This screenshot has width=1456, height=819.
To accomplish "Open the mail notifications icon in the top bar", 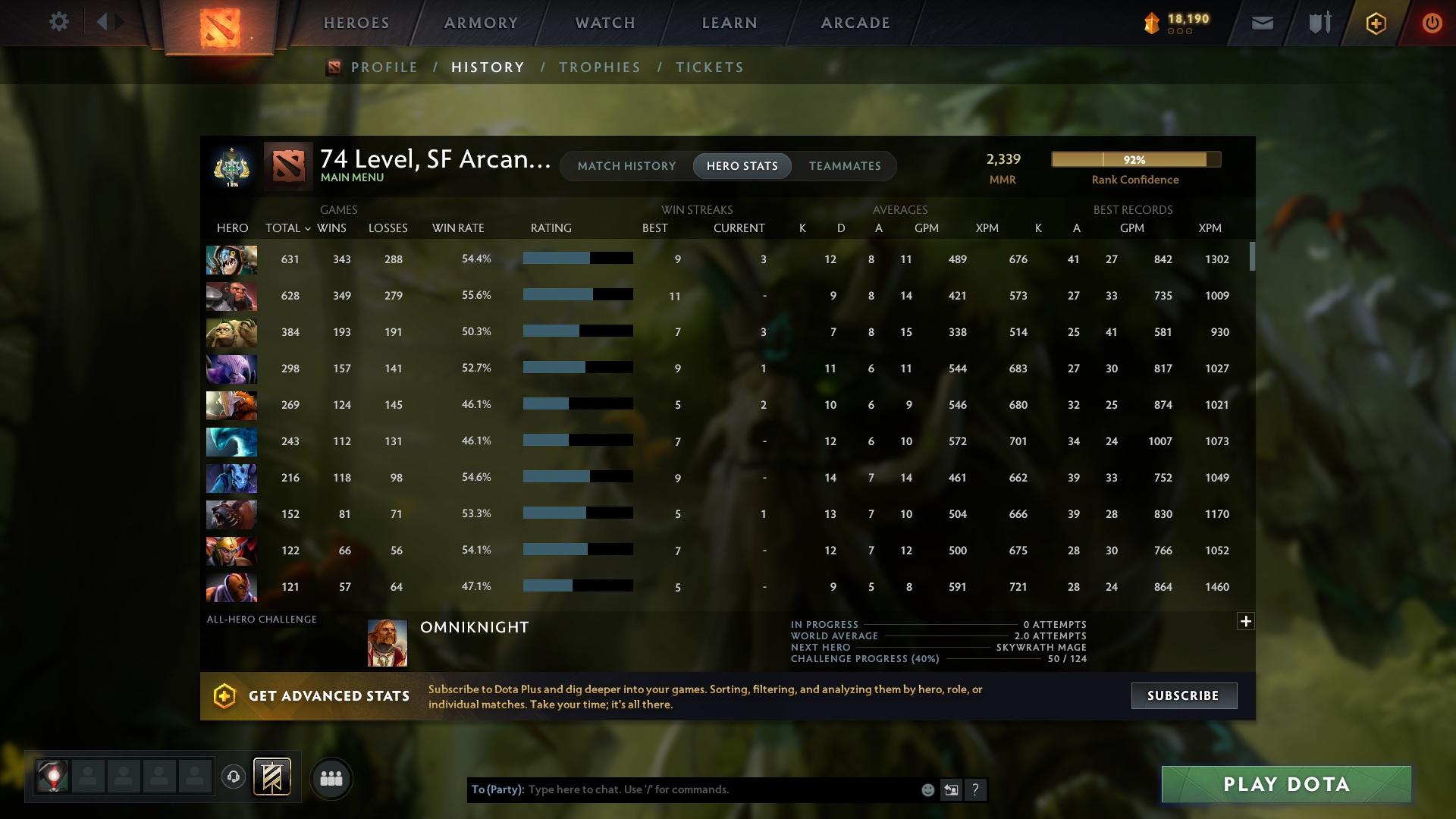I will (1262, 22).
